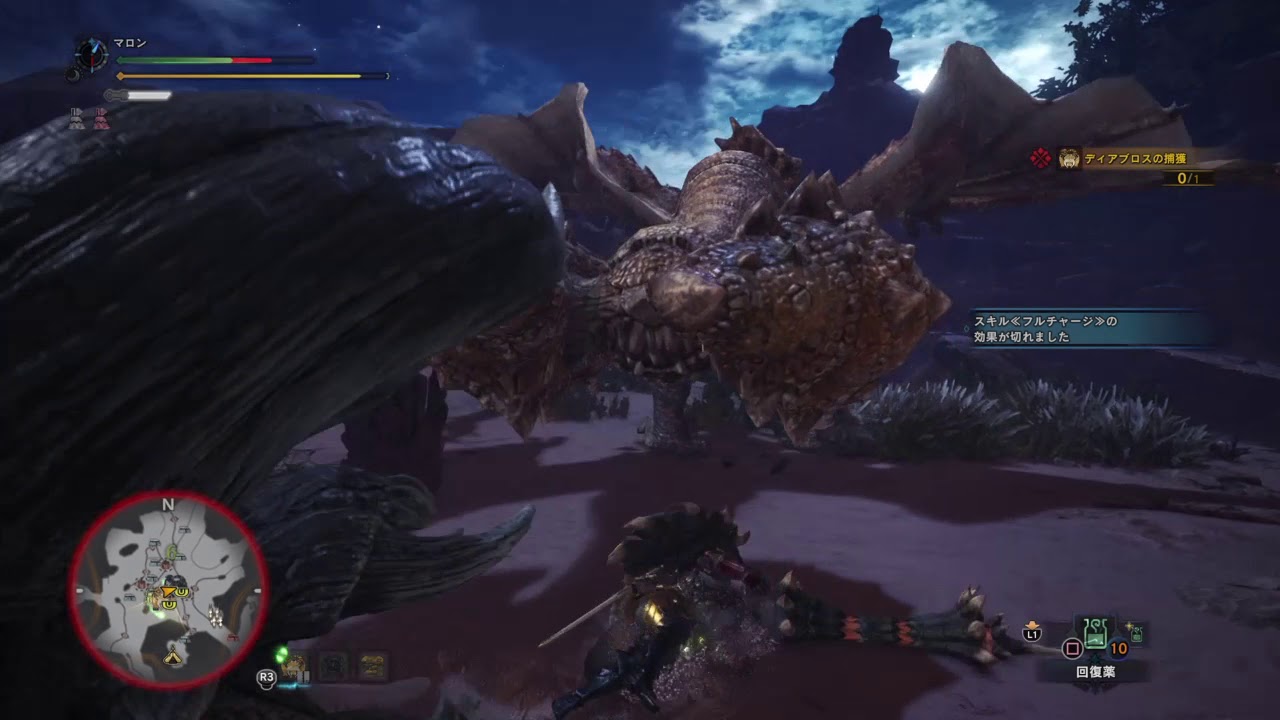Image resolution: width=1280 pixels, height=720 pixels.
Task: Select the 回復薬 (Potion) item slot
Action: point(1095,634)
